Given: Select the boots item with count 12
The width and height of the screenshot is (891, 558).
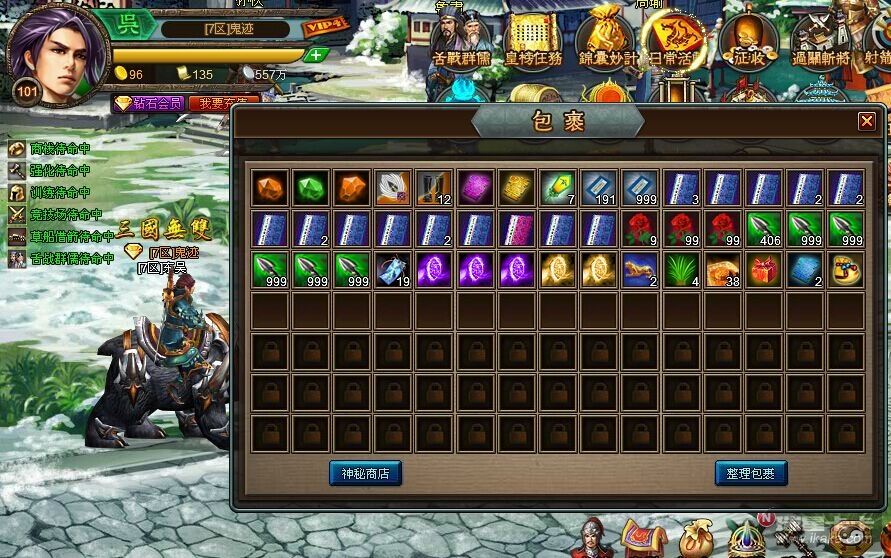Looking at the screenshot, I should coord(435,188).
